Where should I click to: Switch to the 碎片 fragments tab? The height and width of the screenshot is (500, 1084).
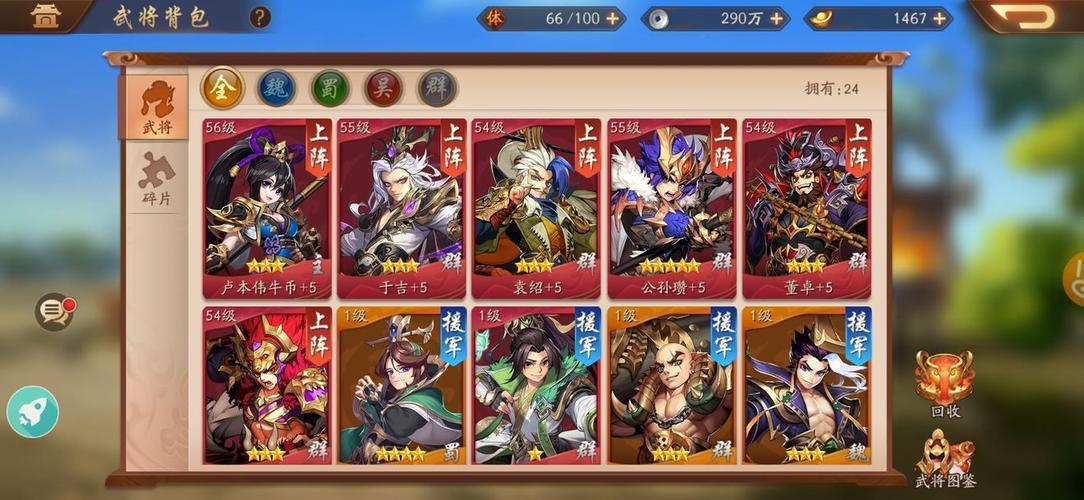click(x=156, y=180)
